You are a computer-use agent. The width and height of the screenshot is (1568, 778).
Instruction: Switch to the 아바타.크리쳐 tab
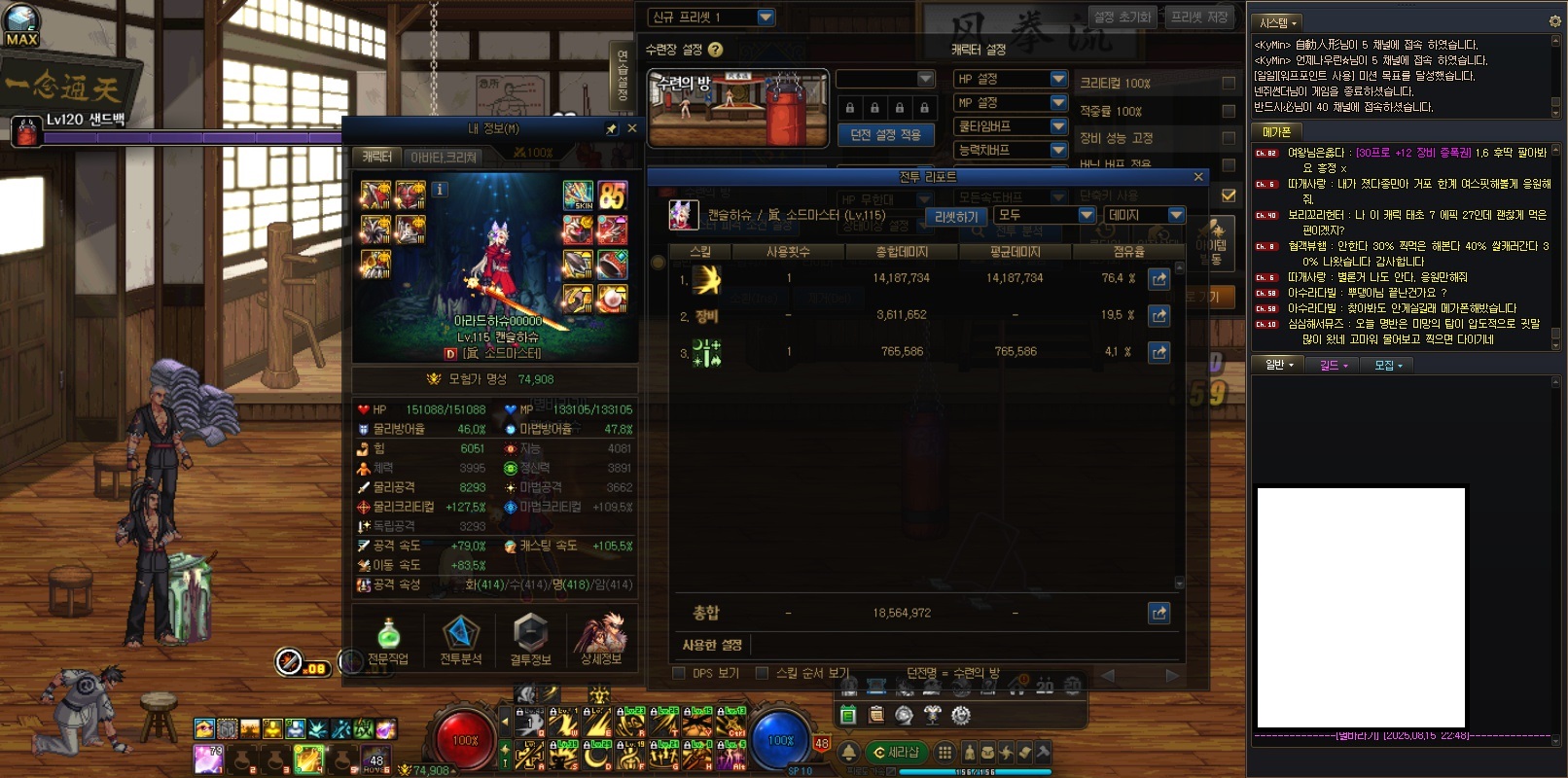point(444,156)
